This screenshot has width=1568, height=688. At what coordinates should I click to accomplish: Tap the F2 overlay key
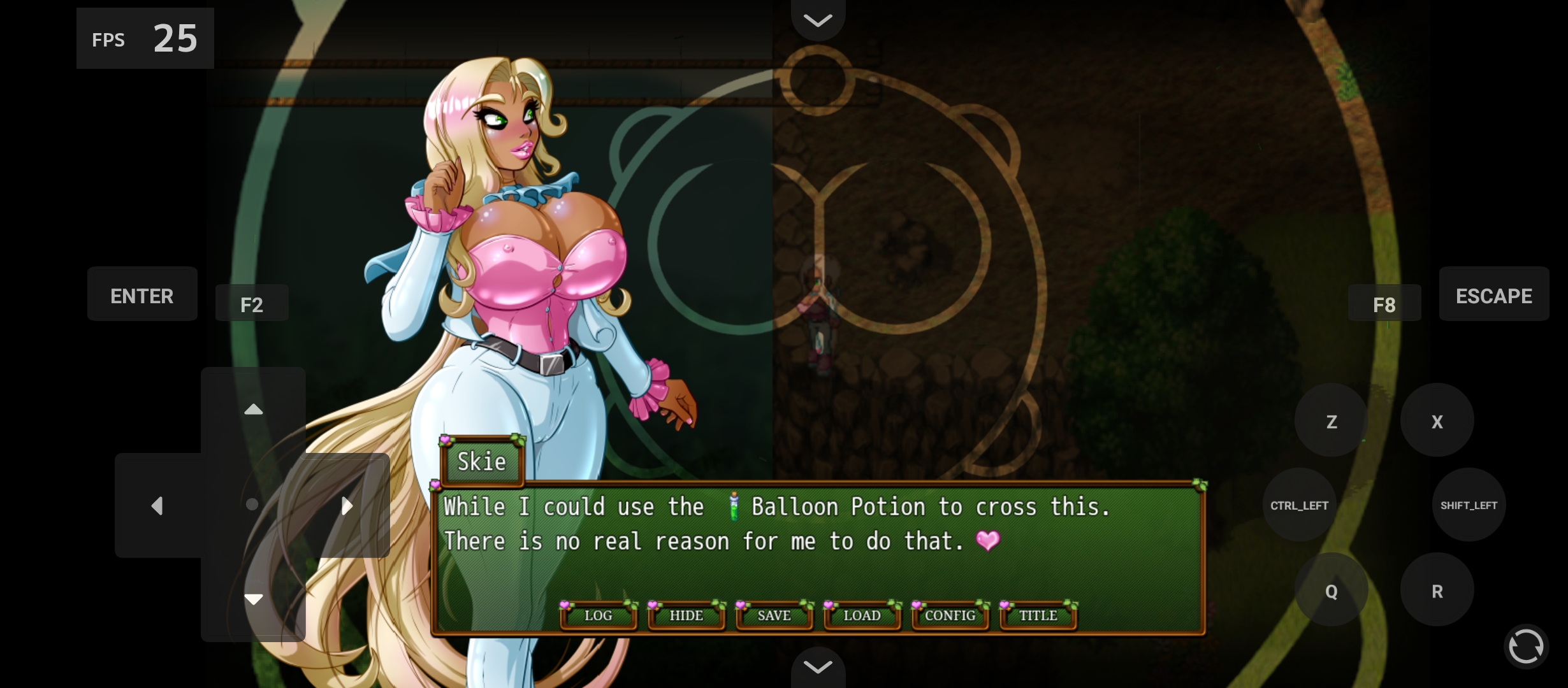tap(252, 305)
